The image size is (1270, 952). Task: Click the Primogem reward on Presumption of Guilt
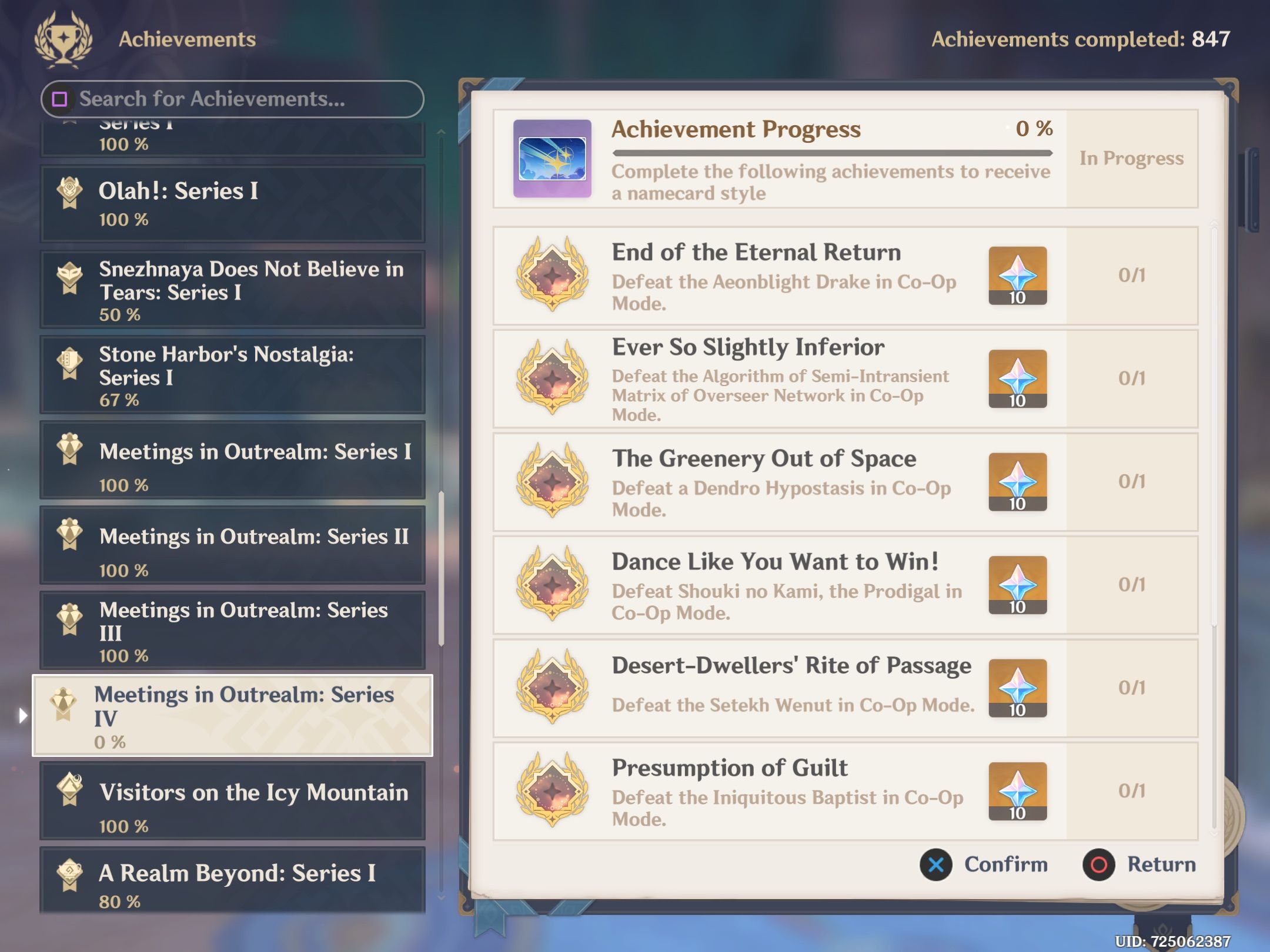(1018, 790)
